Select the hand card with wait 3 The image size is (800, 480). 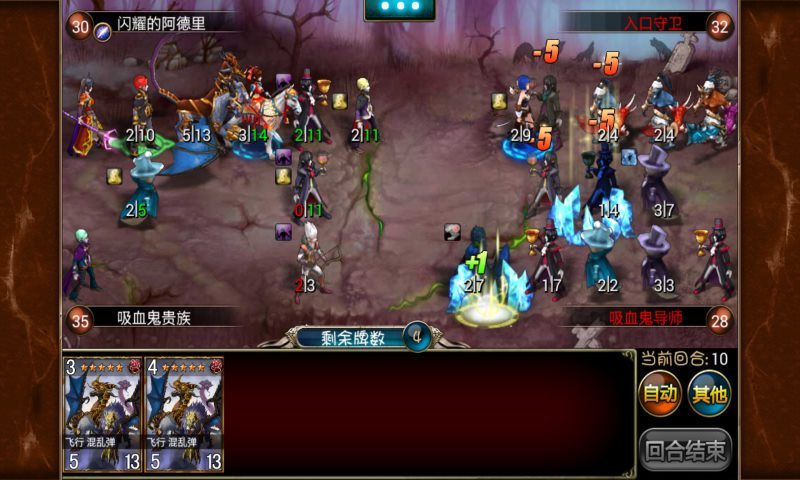click(x=104, y=414)
